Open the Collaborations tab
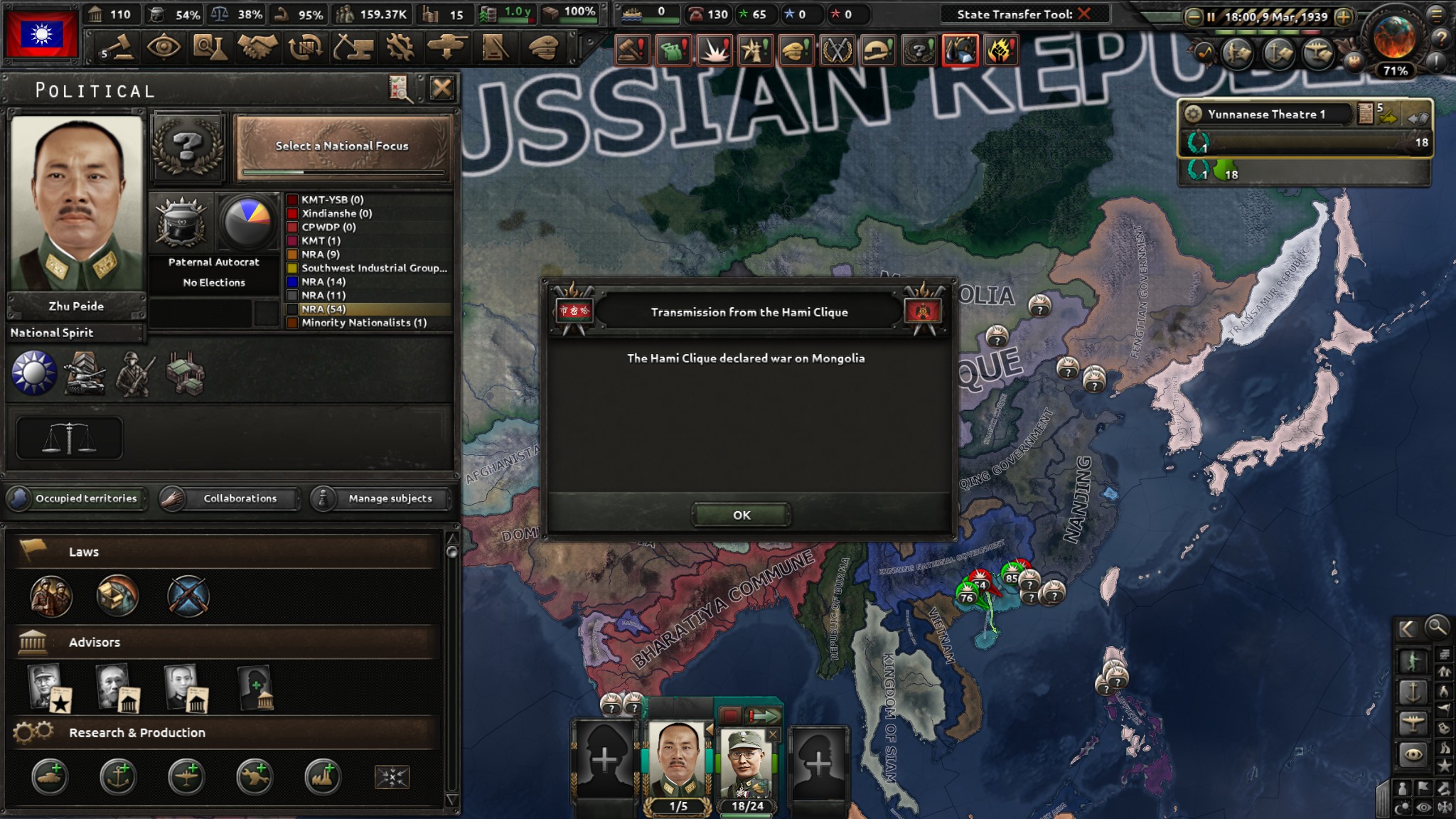Viewport: 1456px width, 819px height. point(240,498)
